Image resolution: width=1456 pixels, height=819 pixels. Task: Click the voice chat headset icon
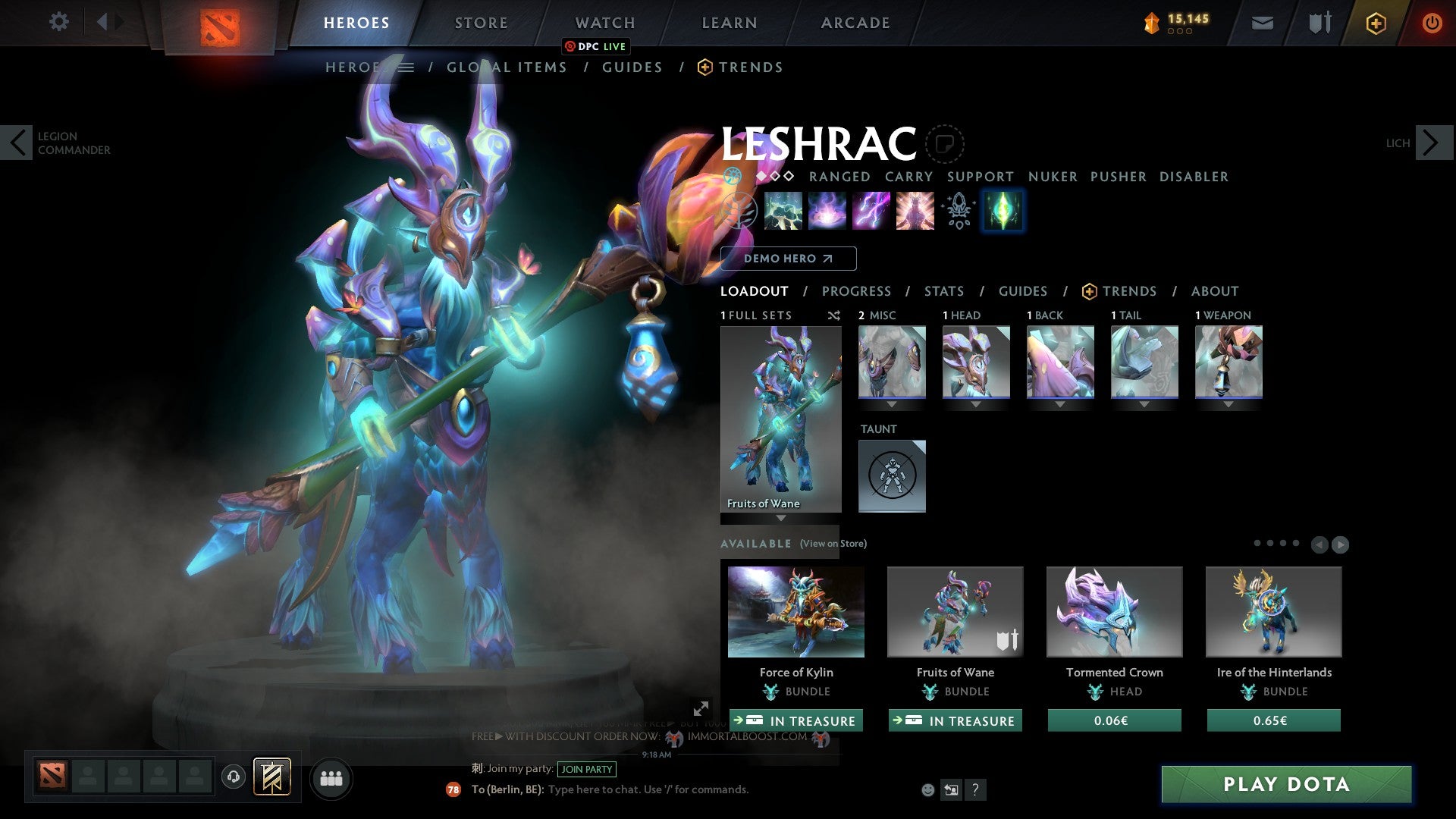[233, 778]
